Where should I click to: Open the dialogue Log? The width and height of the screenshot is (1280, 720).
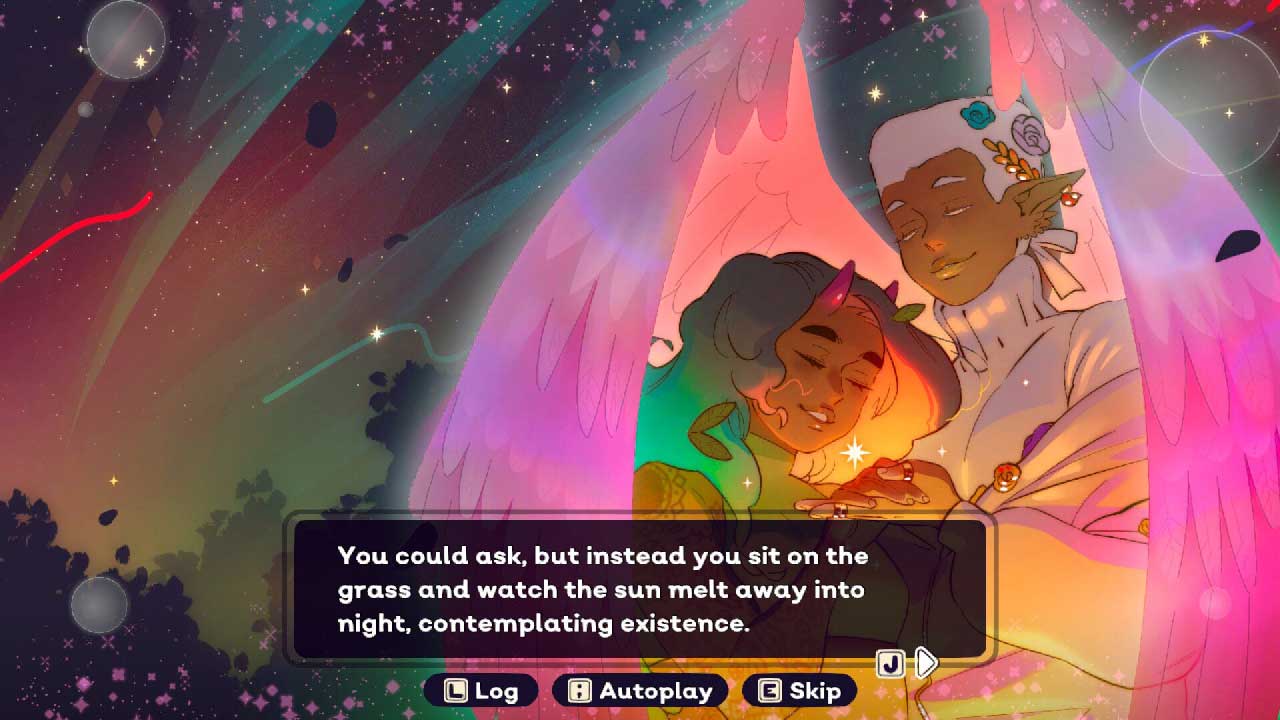[482, 691]
